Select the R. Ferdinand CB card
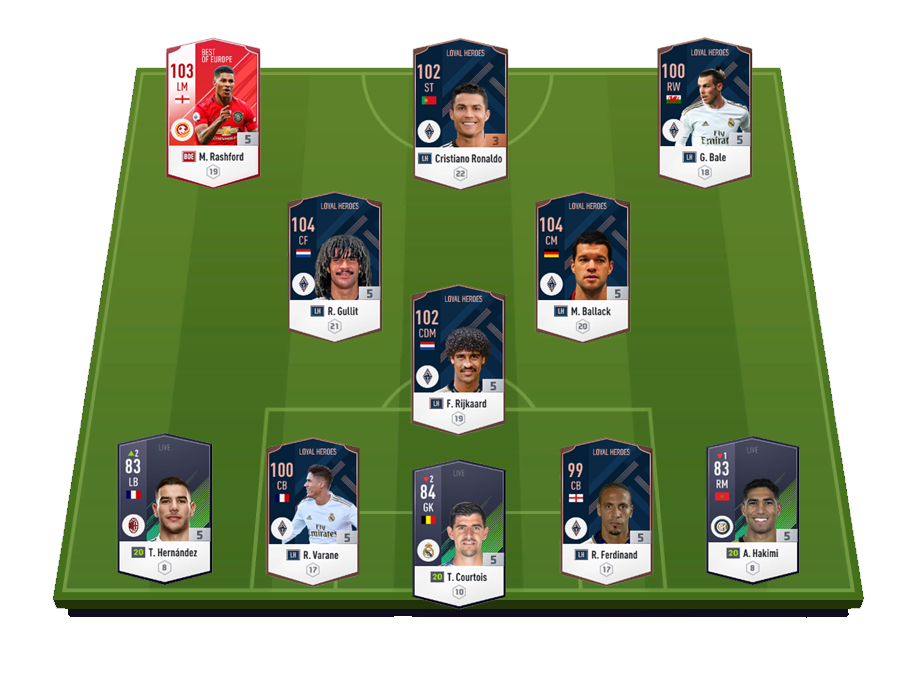Viewport: 918px width, 688px height. point(606,508)
